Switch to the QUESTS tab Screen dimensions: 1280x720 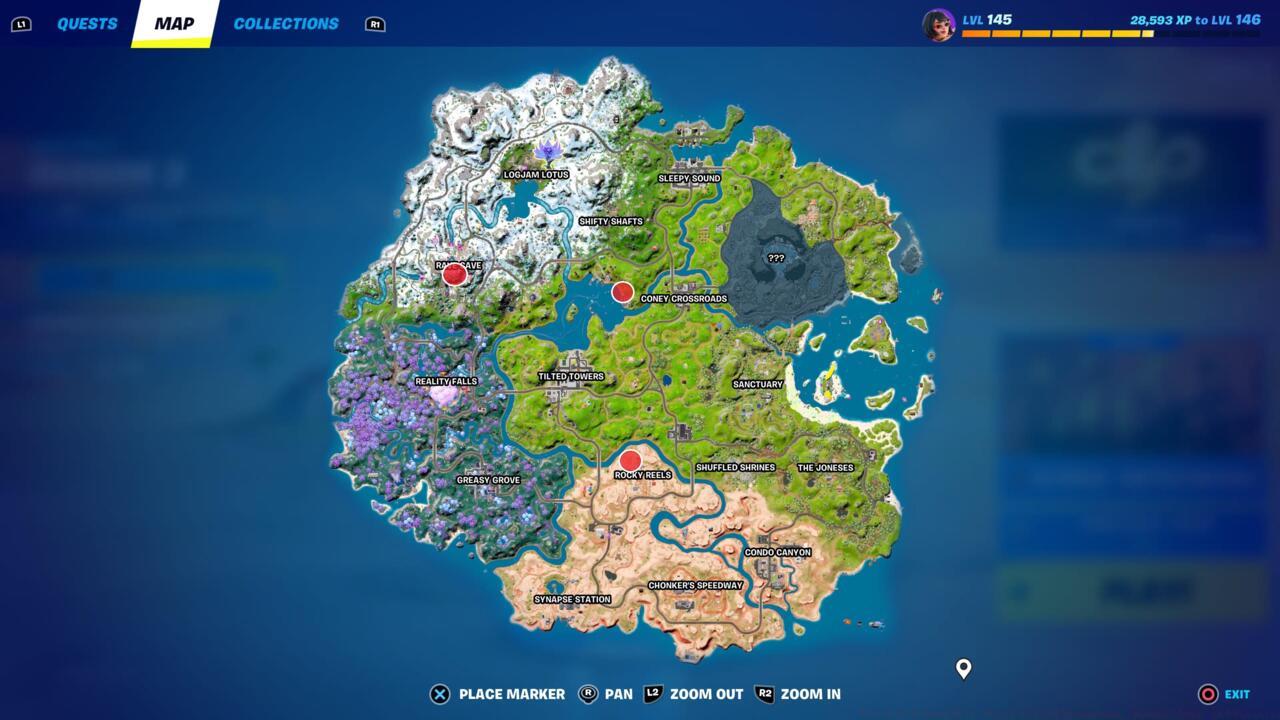click(86, 23)
